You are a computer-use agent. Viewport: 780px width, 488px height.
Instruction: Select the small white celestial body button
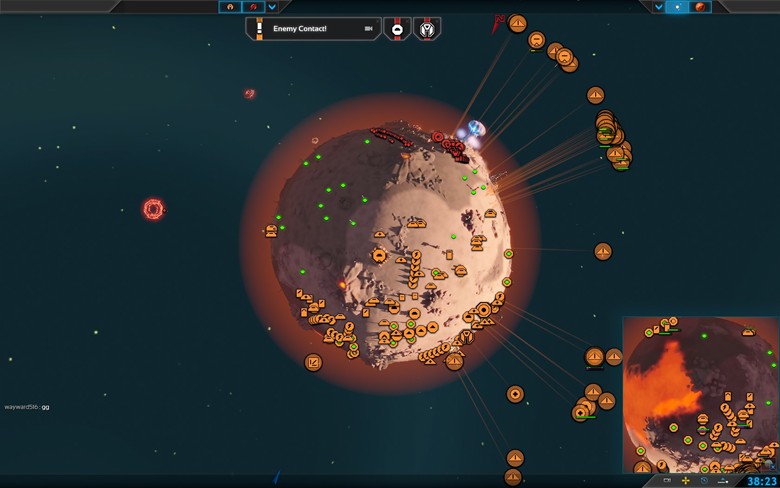(x=679, y=7)
